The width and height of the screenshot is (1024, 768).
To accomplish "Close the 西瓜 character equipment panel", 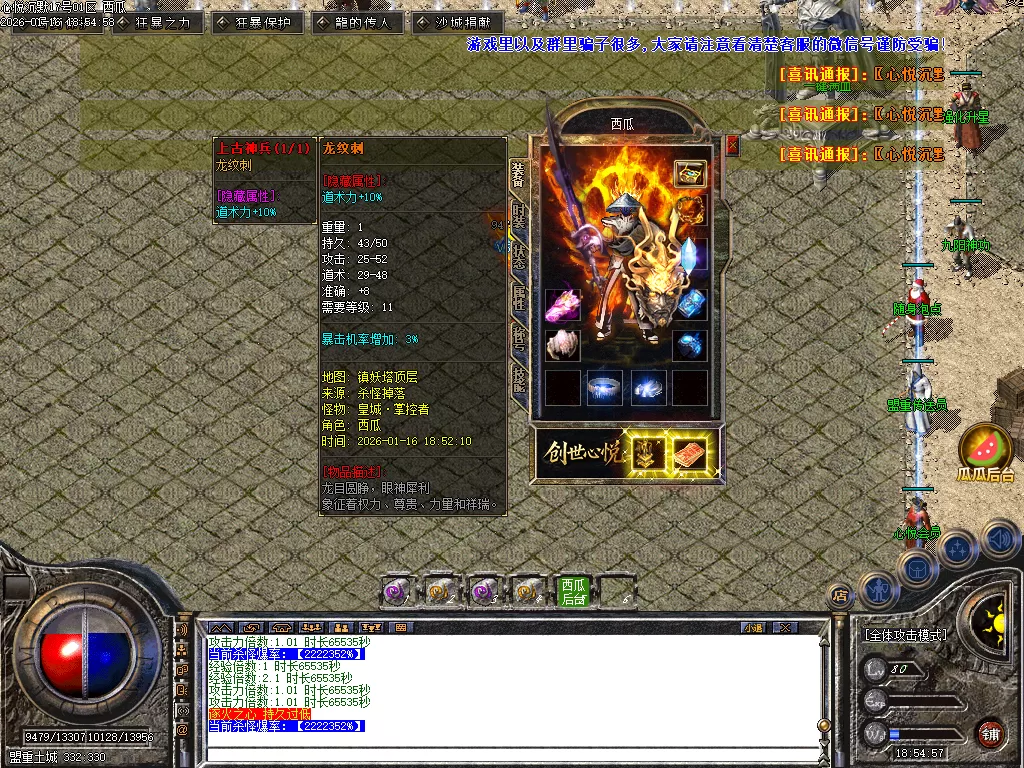I will [x=732, y=145].
